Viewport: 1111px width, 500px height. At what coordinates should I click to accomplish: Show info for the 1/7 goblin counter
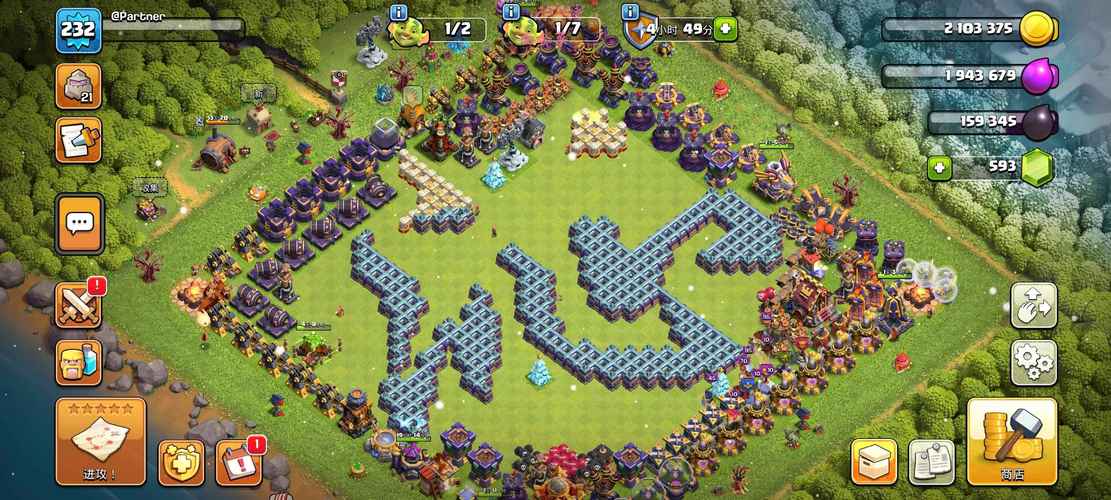click(511, 12)
